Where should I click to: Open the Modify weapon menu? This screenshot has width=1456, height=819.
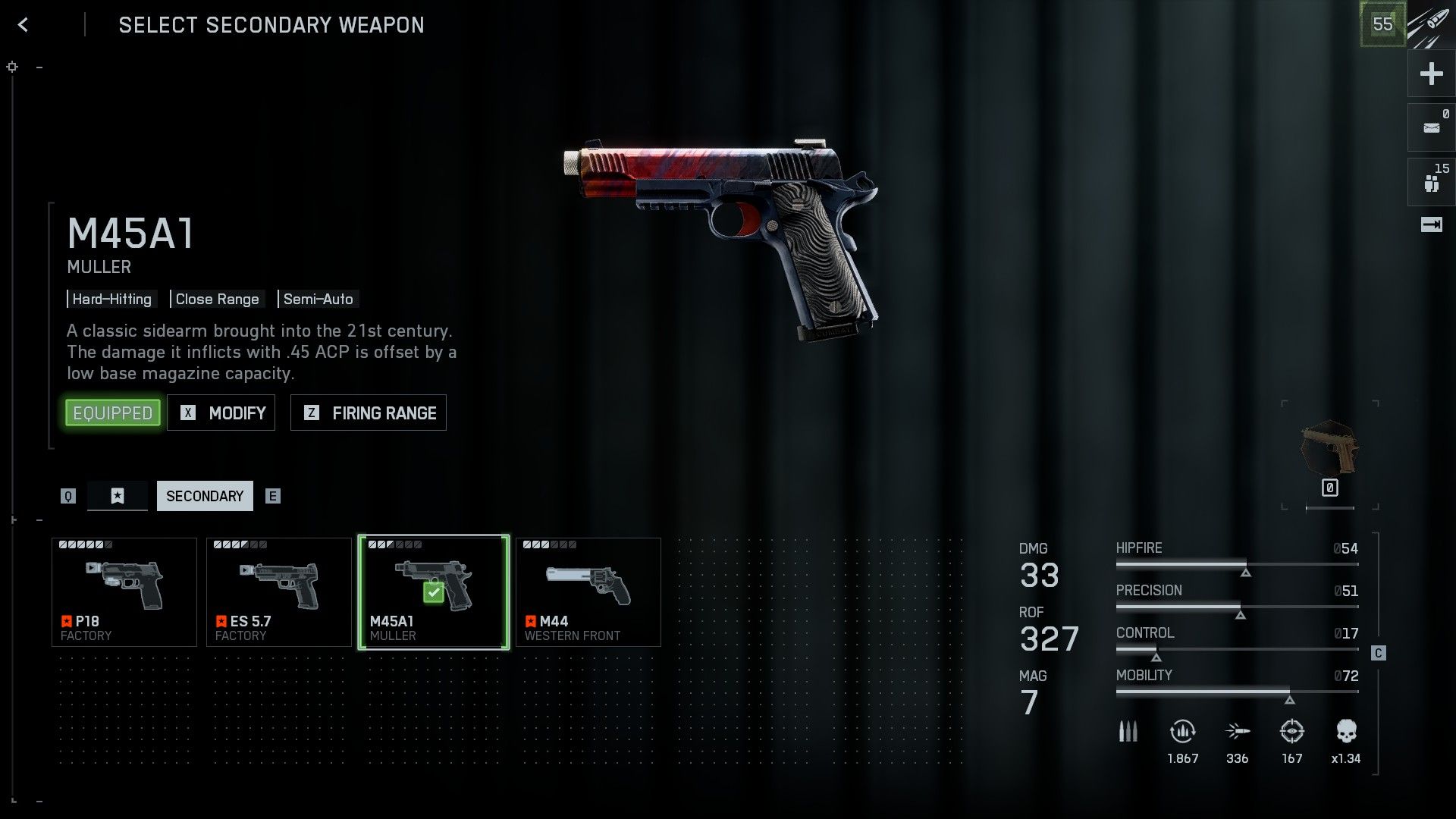pos(221,413)
